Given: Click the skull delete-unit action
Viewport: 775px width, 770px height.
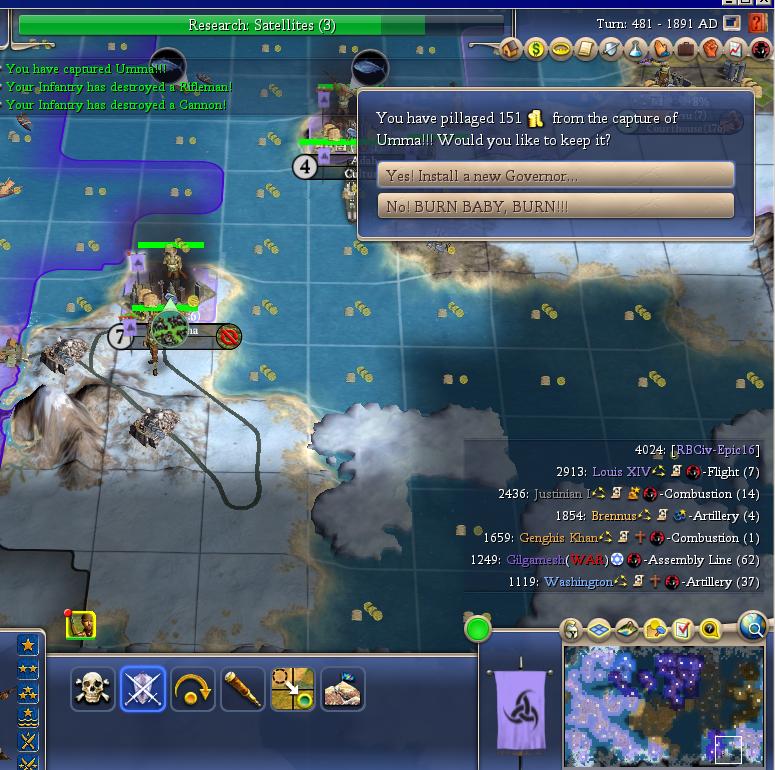Looking at the screenshot, I should pos(93,689).
